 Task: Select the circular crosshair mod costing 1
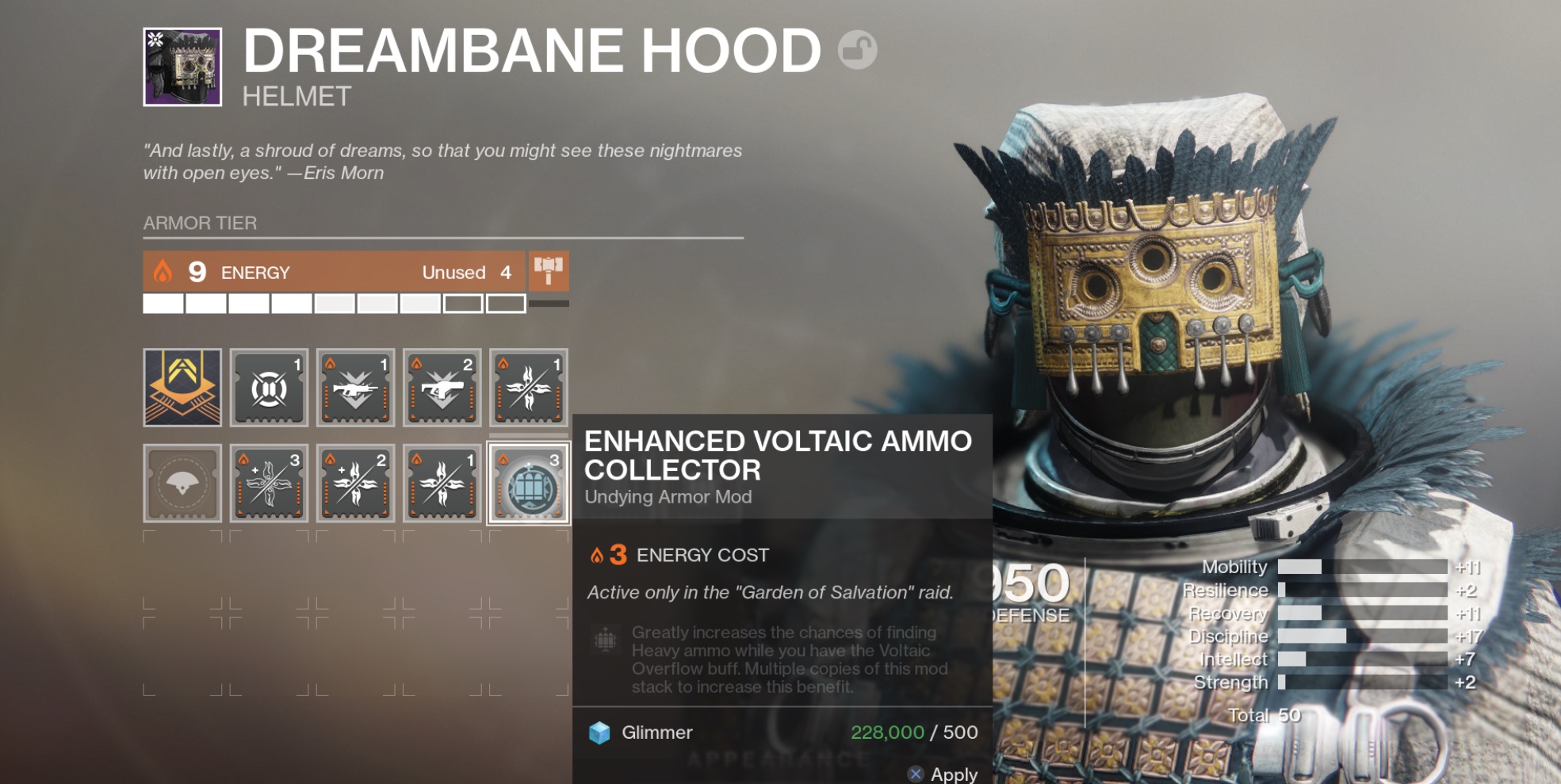coord(269,388)
